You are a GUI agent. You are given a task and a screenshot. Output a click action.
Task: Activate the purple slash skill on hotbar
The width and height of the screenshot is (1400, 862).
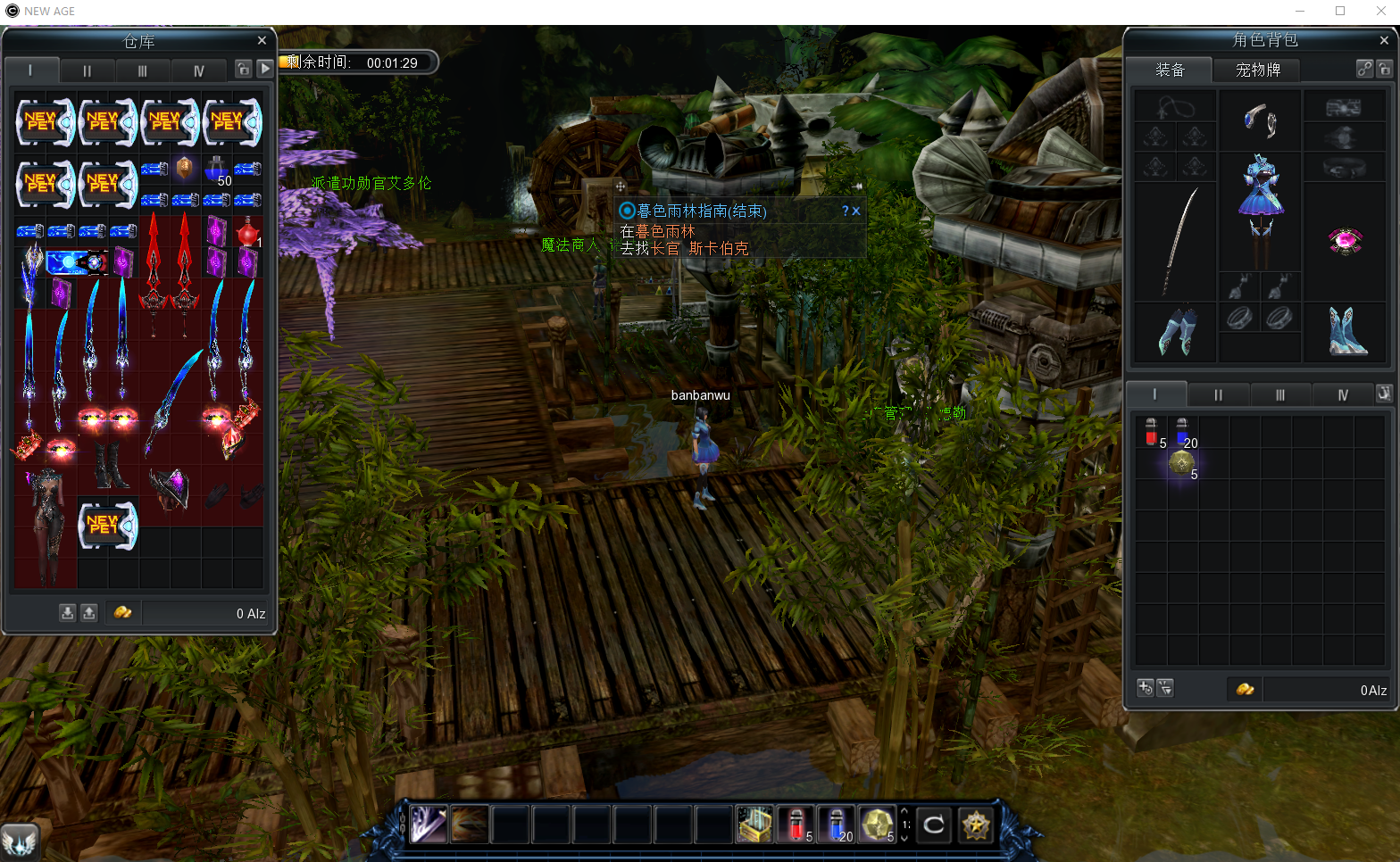click(429, 825)
